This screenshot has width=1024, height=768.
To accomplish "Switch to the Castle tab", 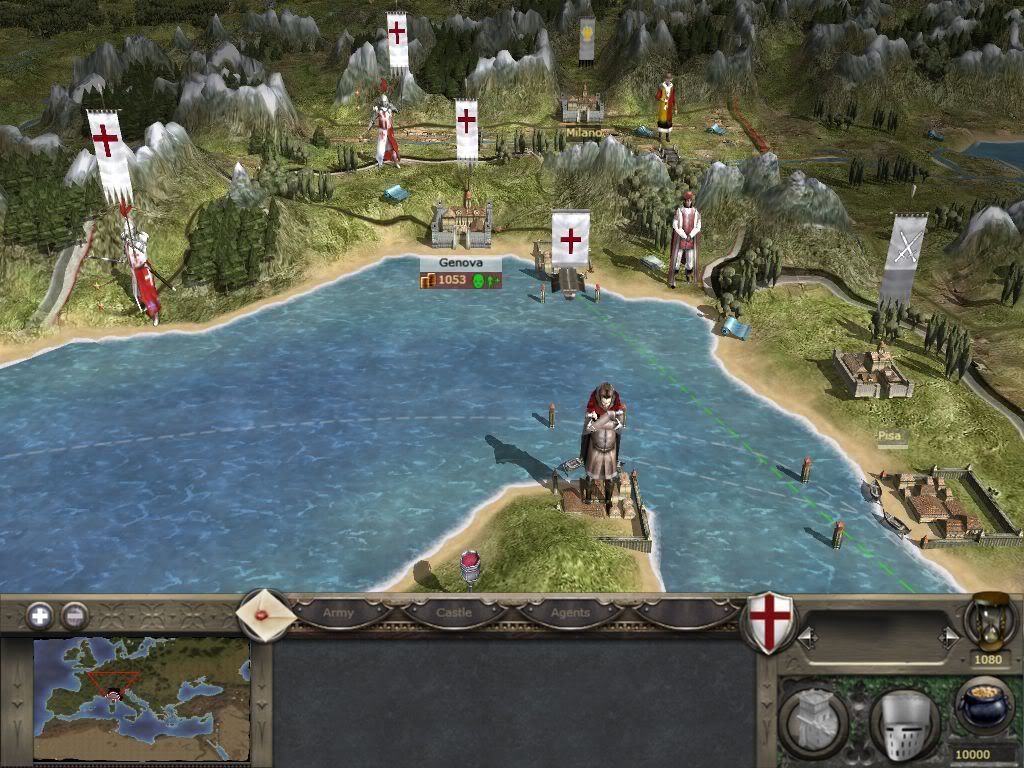I will [x=455, y=612].
